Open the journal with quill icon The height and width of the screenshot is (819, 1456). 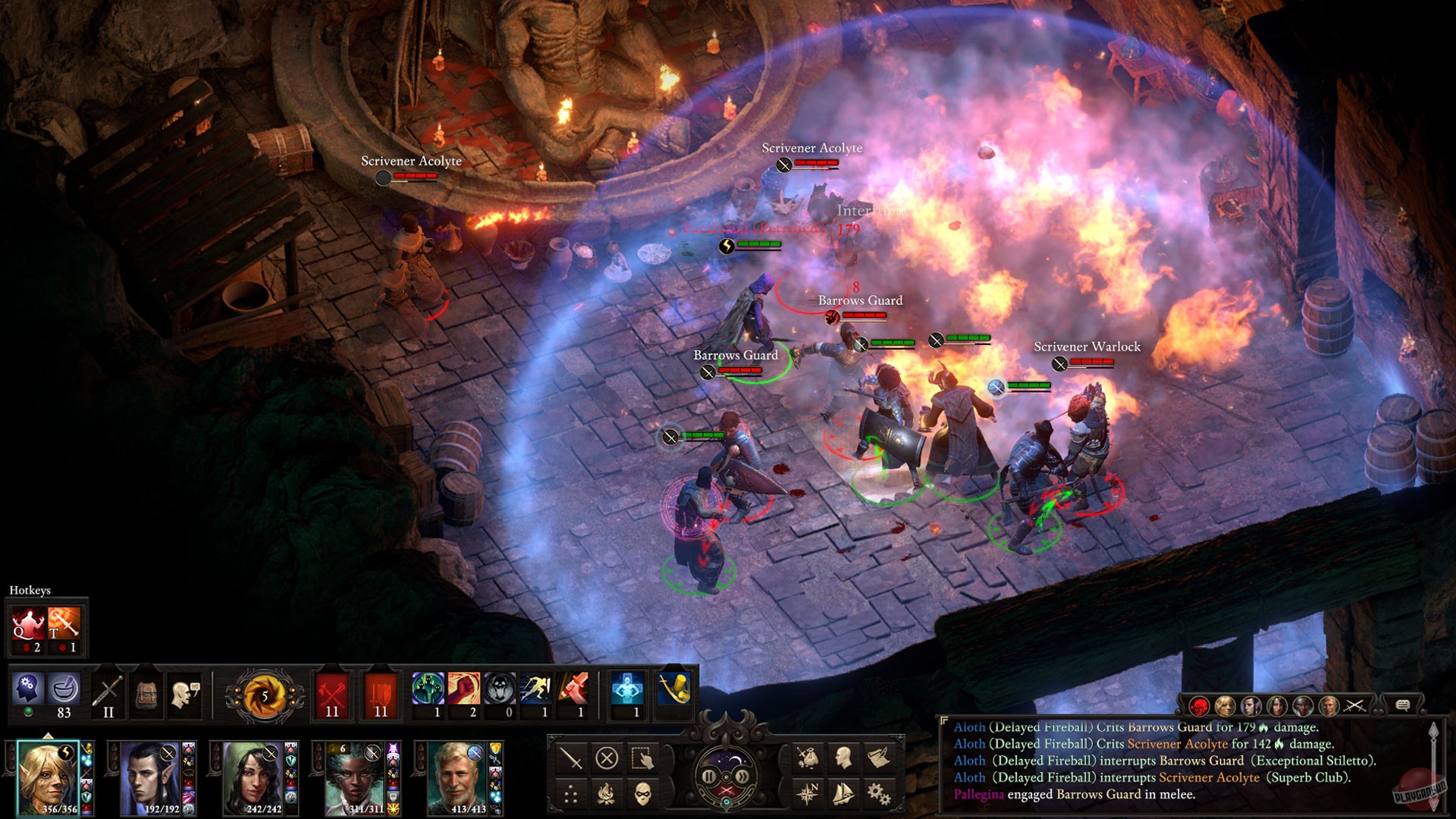point(879,757)
